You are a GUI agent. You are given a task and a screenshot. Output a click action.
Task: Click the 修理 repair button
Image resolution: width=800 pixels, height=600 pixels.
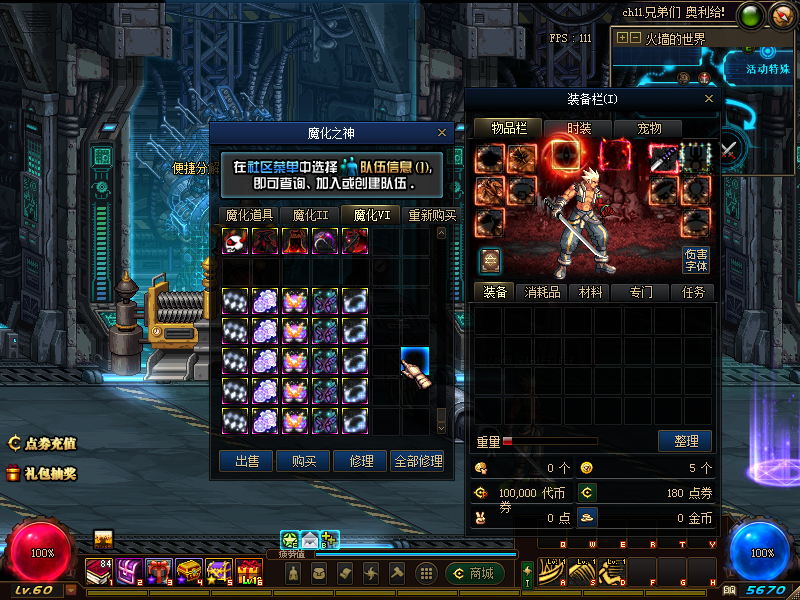[361, 461]
